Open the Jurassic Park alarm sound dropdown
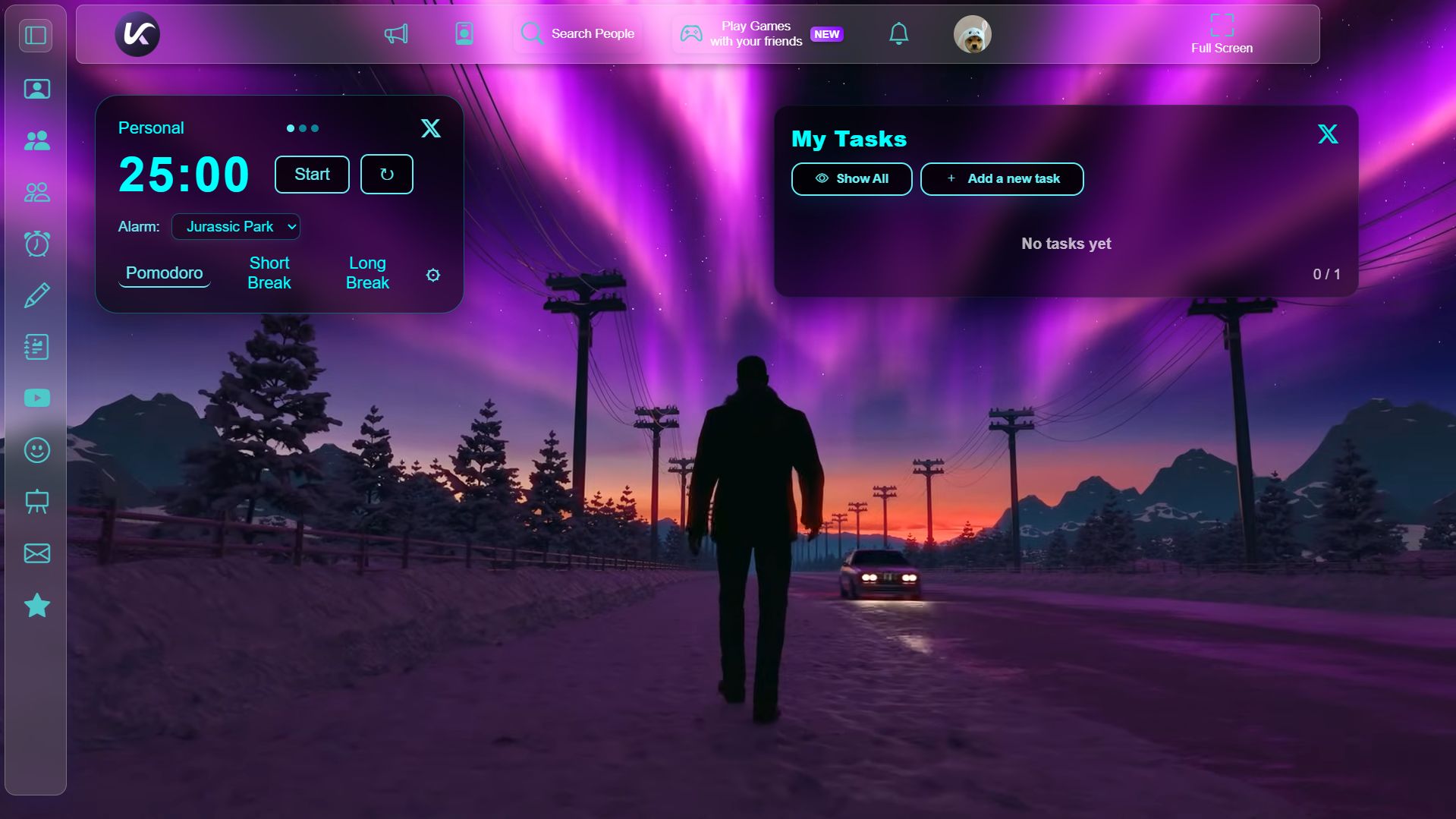This screenshot has width=1456, height=819. click(235, 226)
